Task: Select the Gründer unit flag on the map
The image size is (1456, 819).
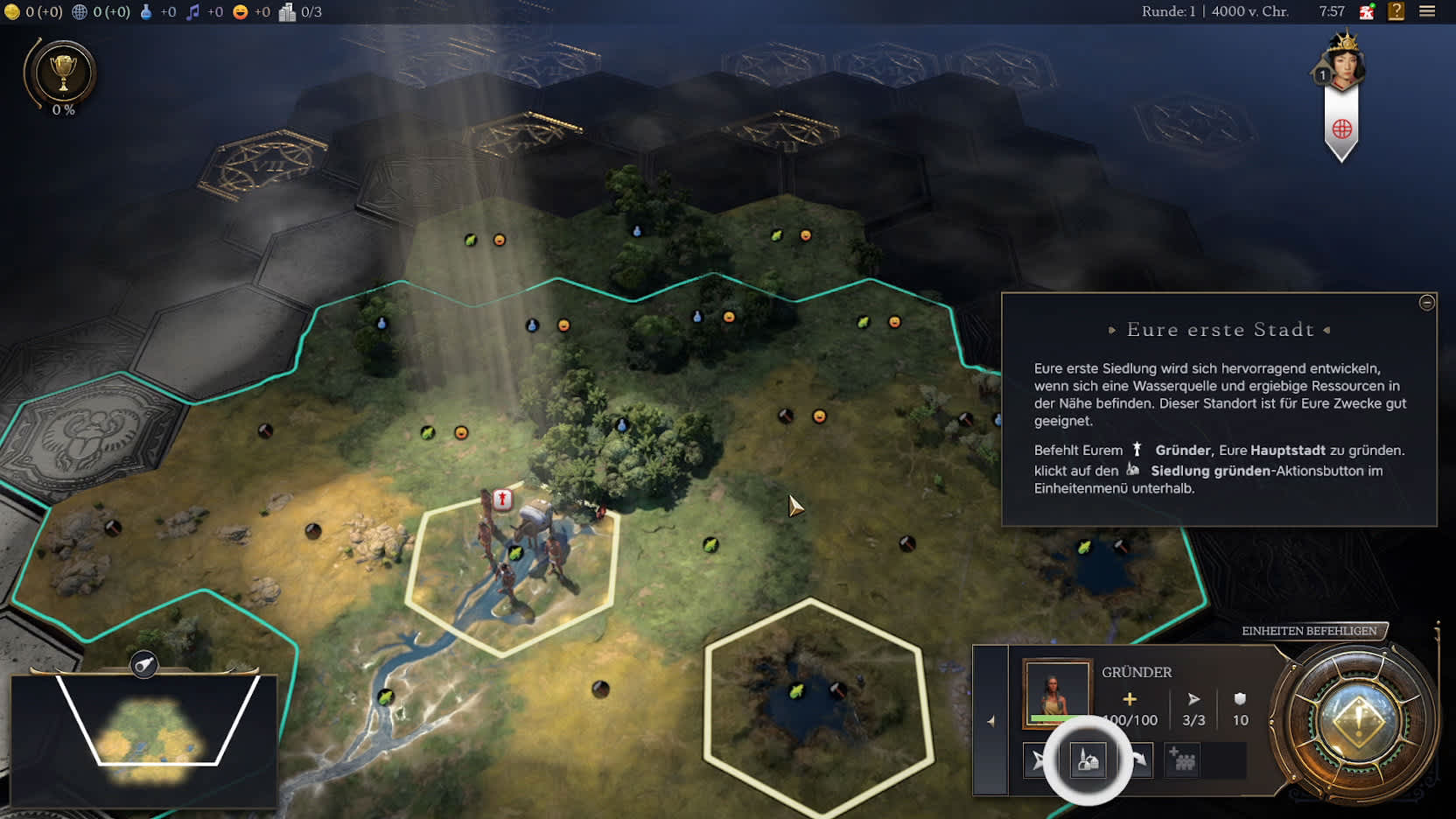Action: pos(502,499)
